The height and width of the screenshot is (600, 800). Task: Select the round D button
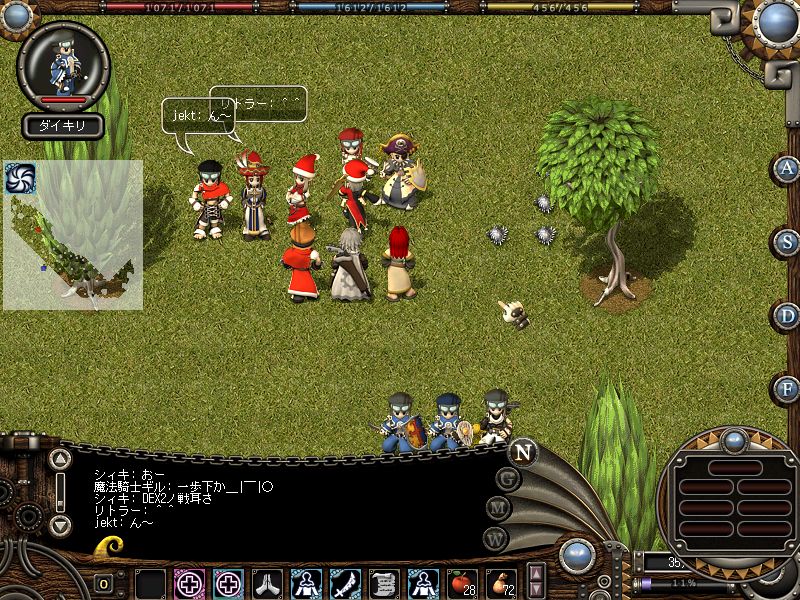click(x=787, y=315)
